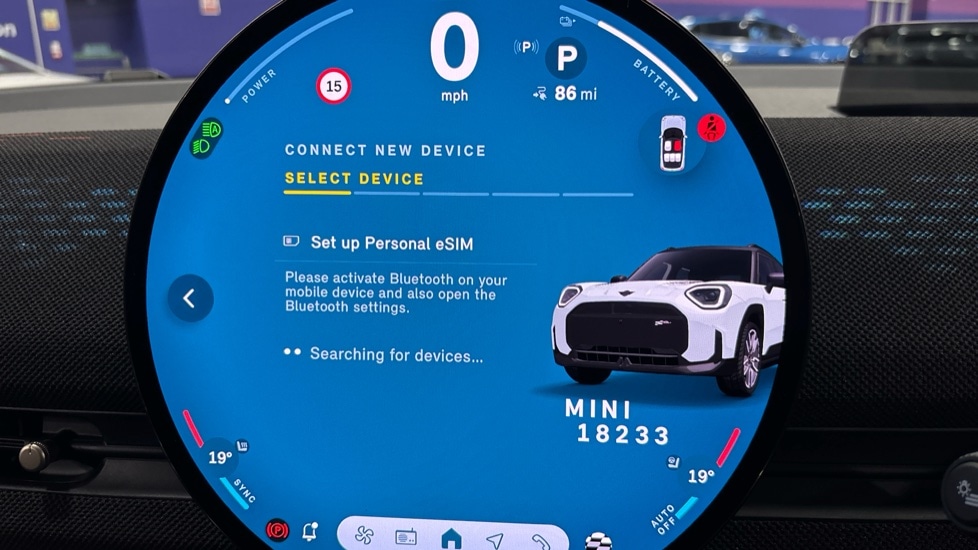
Task: Tap the red parking brake icon
Action: tap(277, 529)
